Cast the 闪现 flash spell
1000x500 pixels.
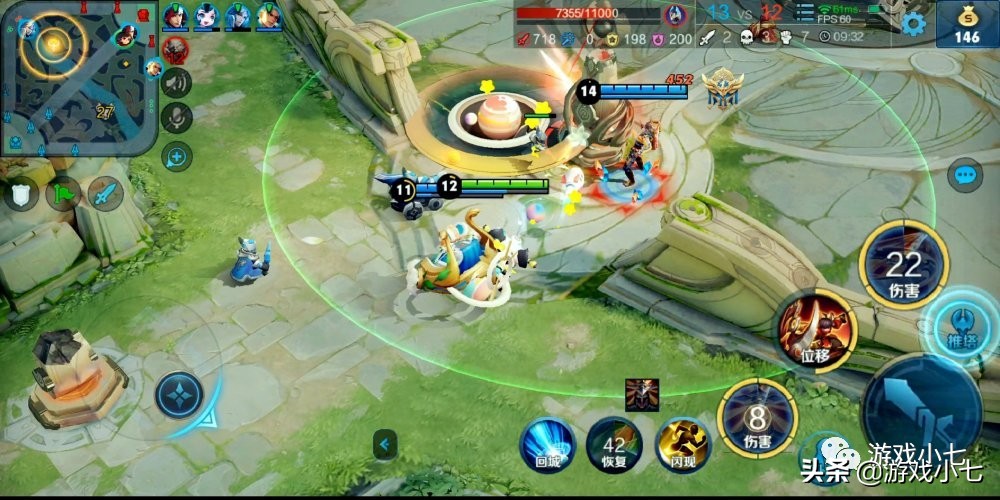[682, 443]
